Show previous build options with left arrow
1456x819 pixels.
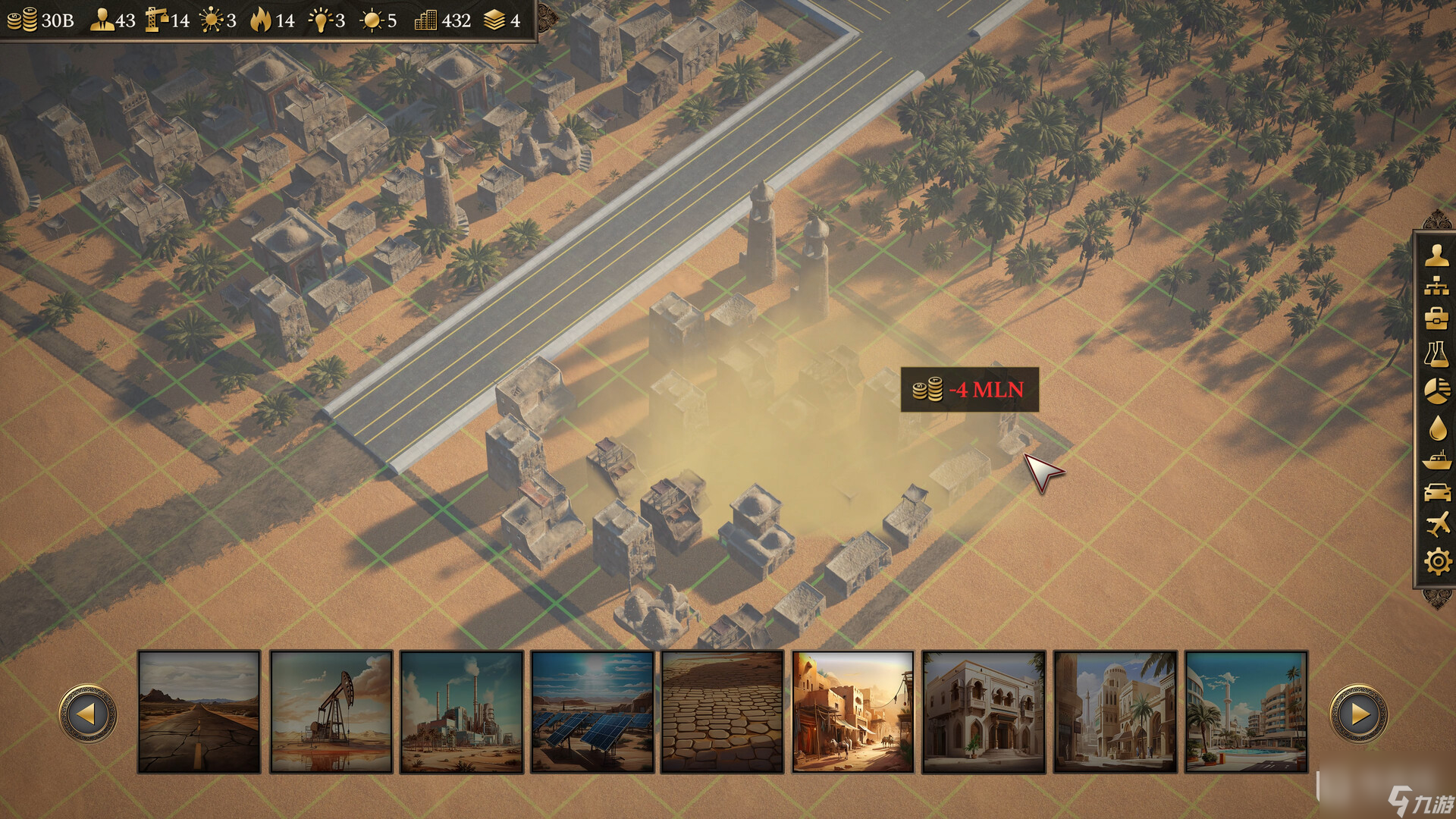[88, 714]
